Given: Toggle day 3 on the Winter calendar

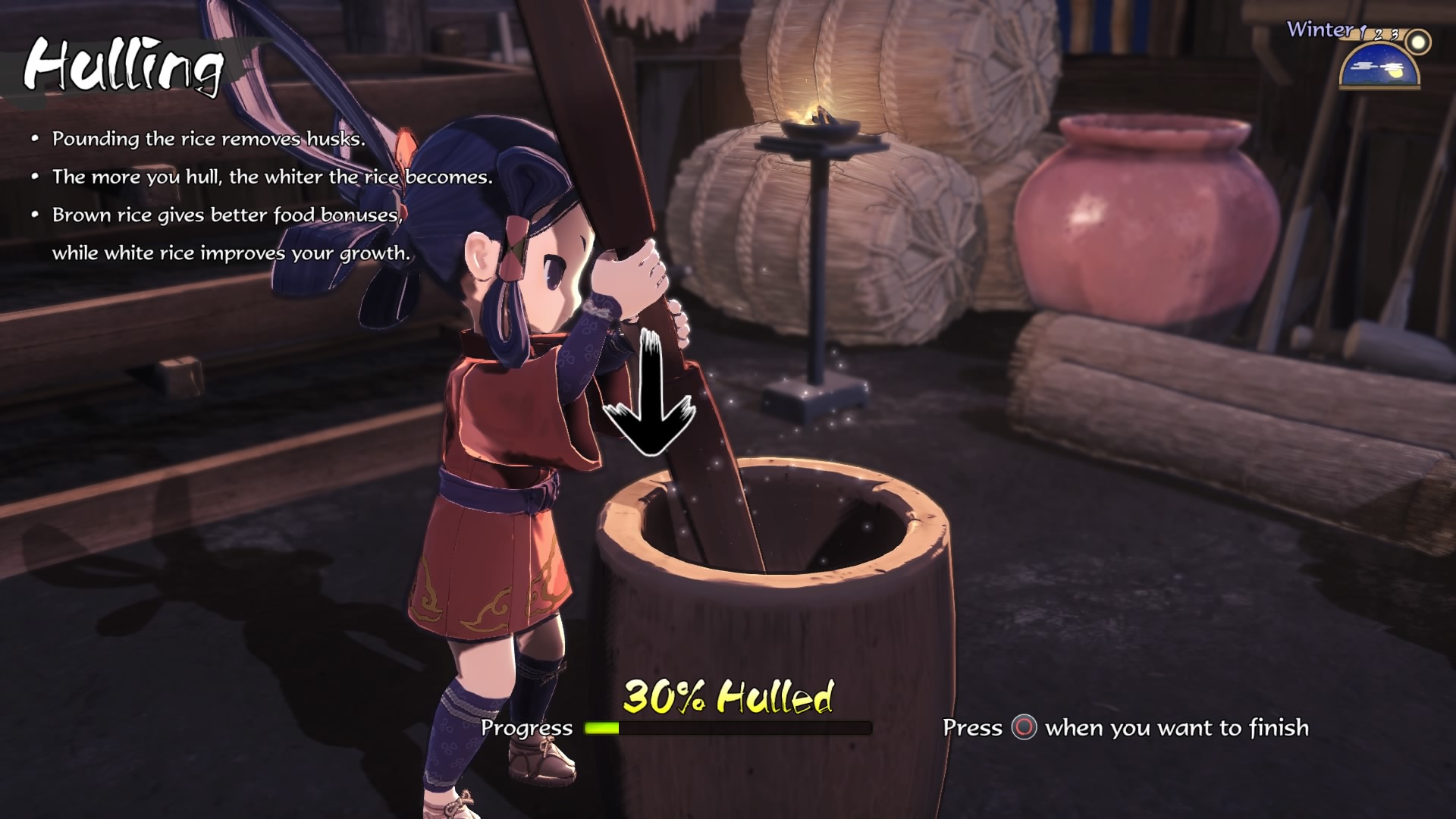Looking at the screenshot, I should point(1394,35).
